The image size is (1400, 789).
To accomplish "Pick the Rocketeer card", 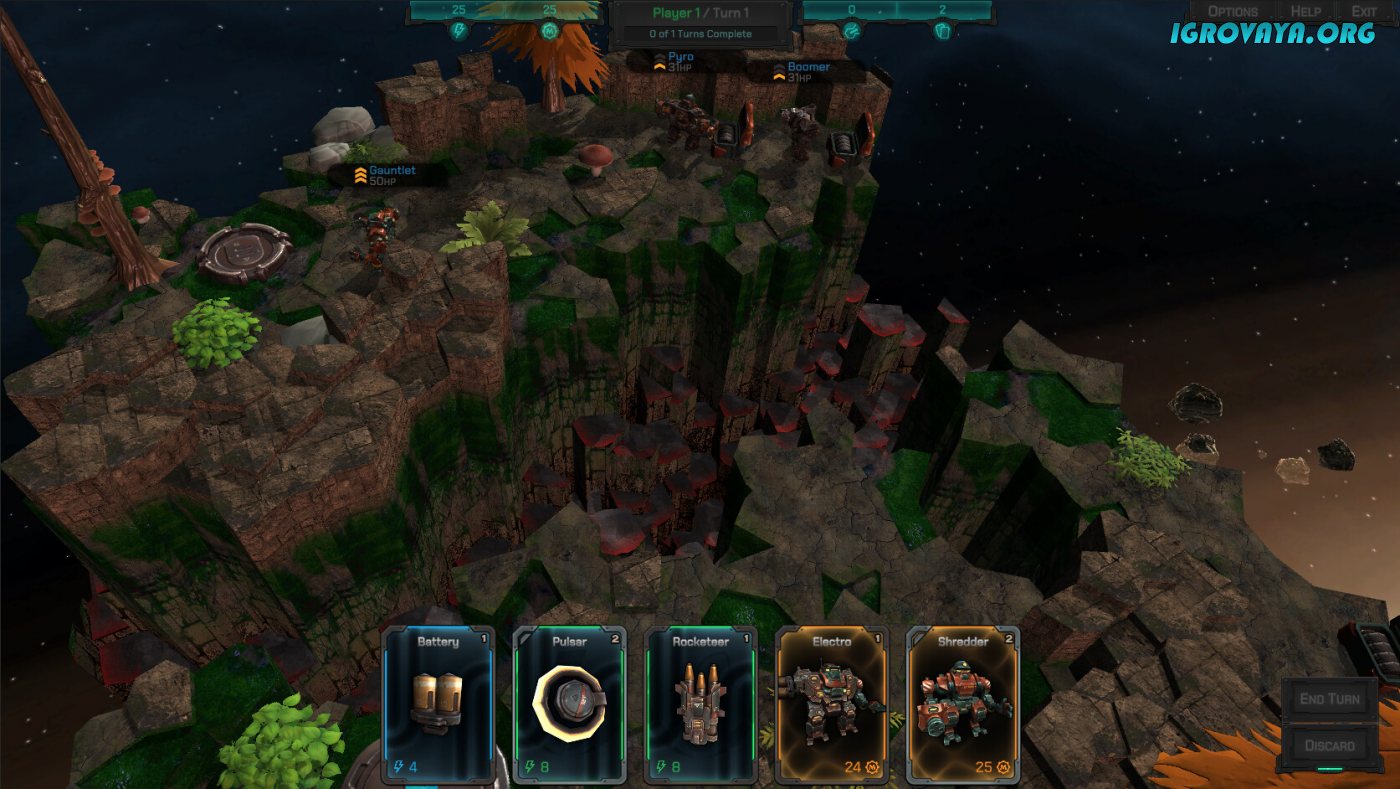I will pos(700,704).
